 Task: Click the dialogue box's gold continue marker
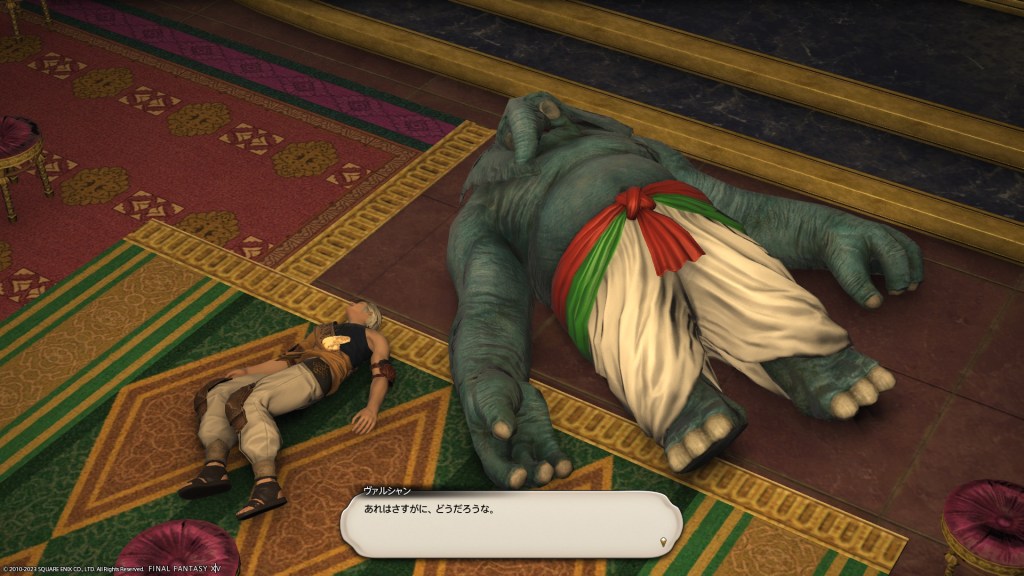(664, 543)
